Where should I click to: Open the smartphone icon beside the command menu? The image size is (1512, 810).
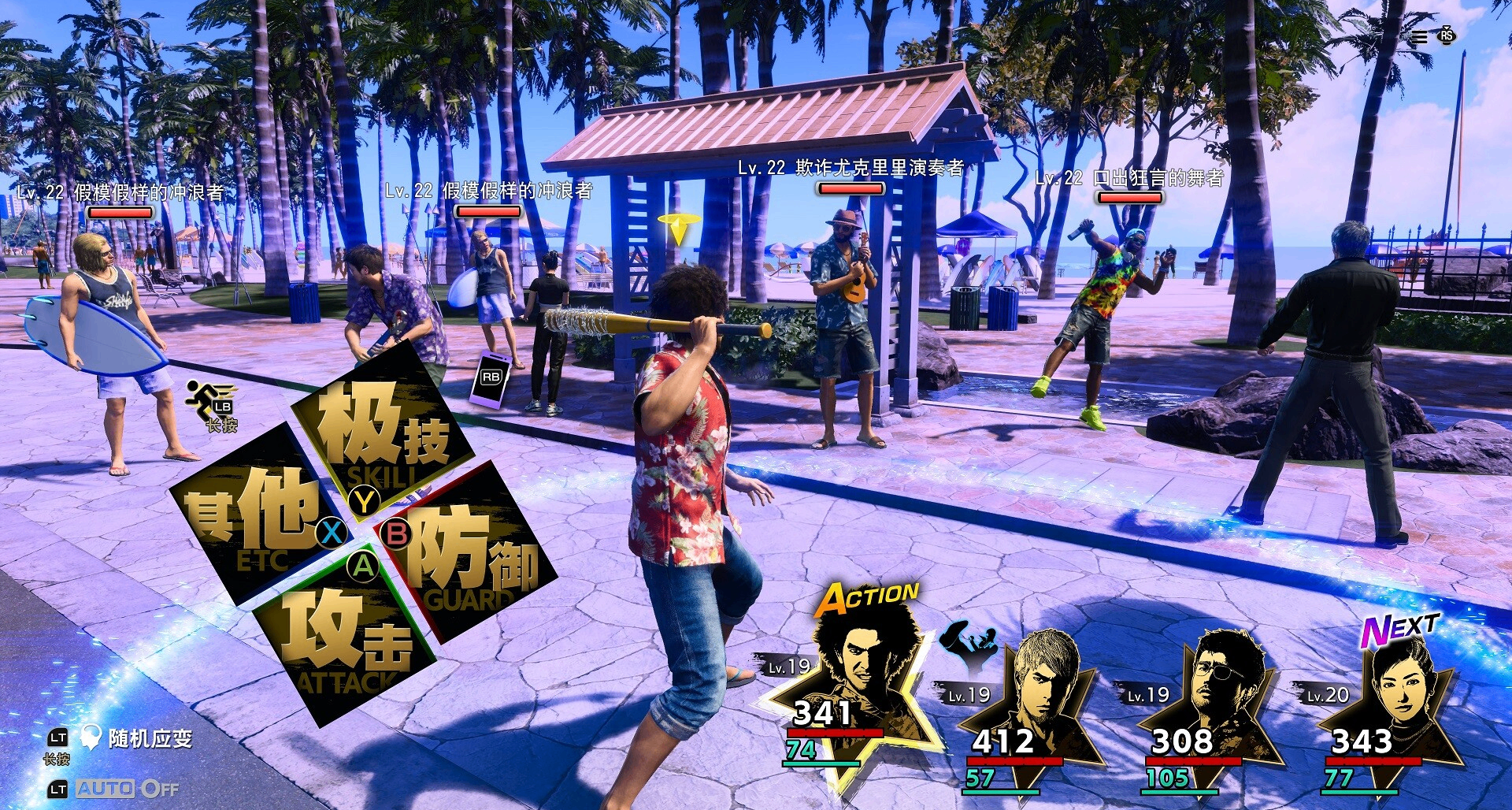[490, 379]
